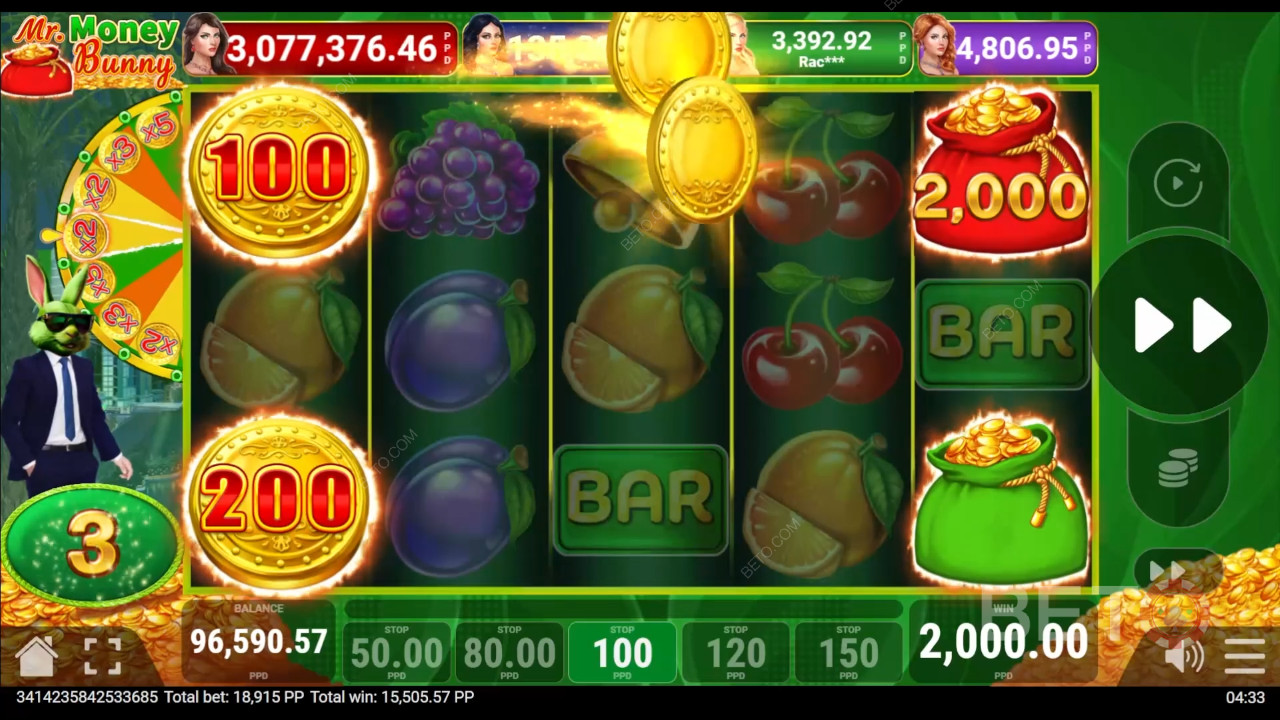This screenshot has height=720, width=1280.
Task: Select the 100 bet stop option
Action: tap(622, 652)
